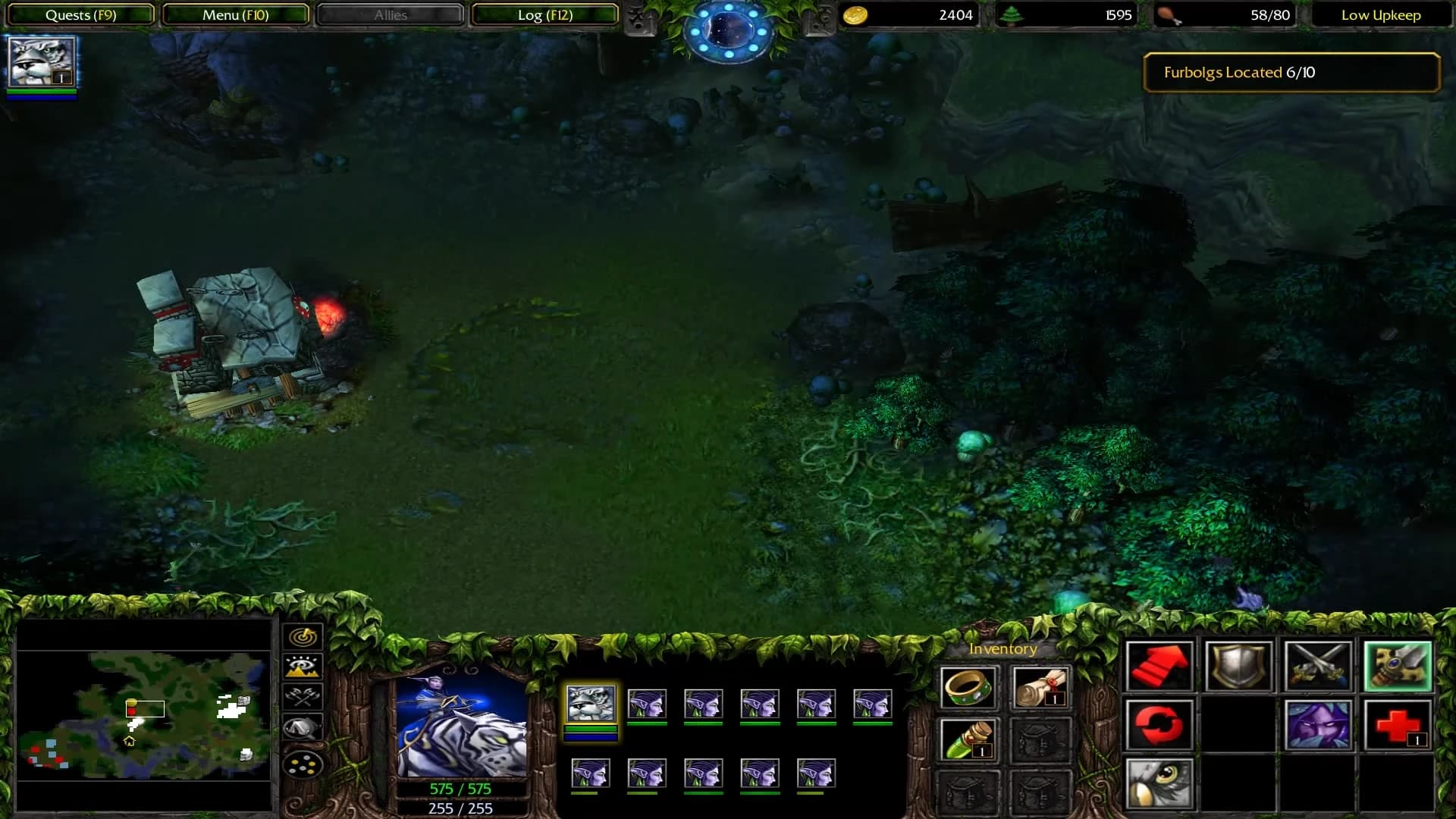The image size is (1456, 819).
Task: Toggle creep camp markers on the minimap
Action: coord(303,695)
